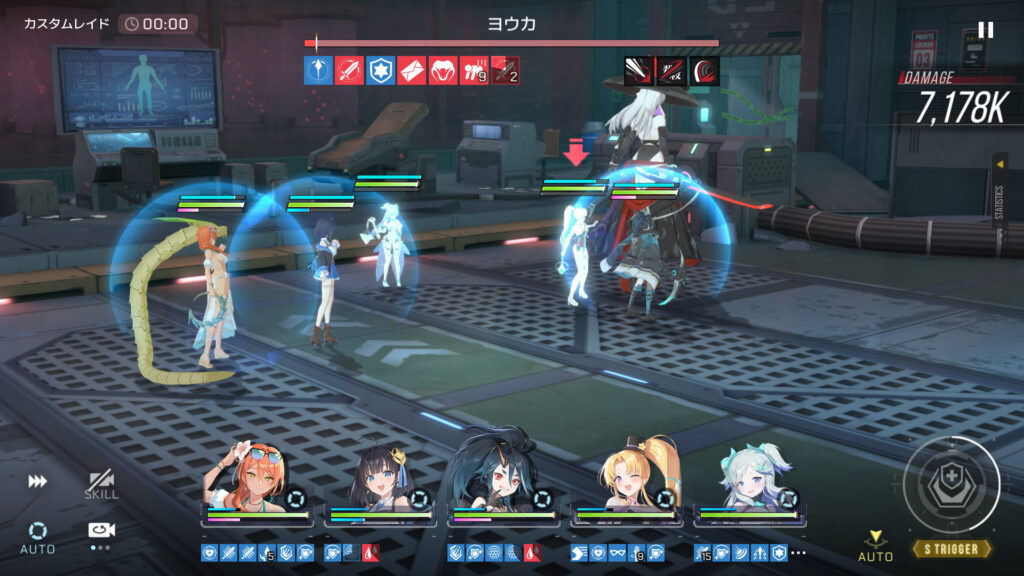Screen dimensions: 1024x576
Task: Inspect the boss's red heart debuff icon
Action: pyautogui.click(x=442, y=70)
